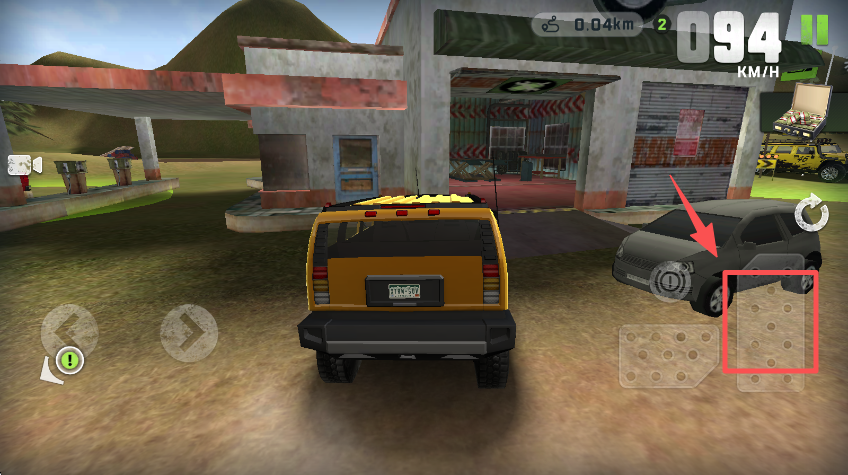Step on the tall gas pedal
This screenshot has height=475, width=848.
772,325
